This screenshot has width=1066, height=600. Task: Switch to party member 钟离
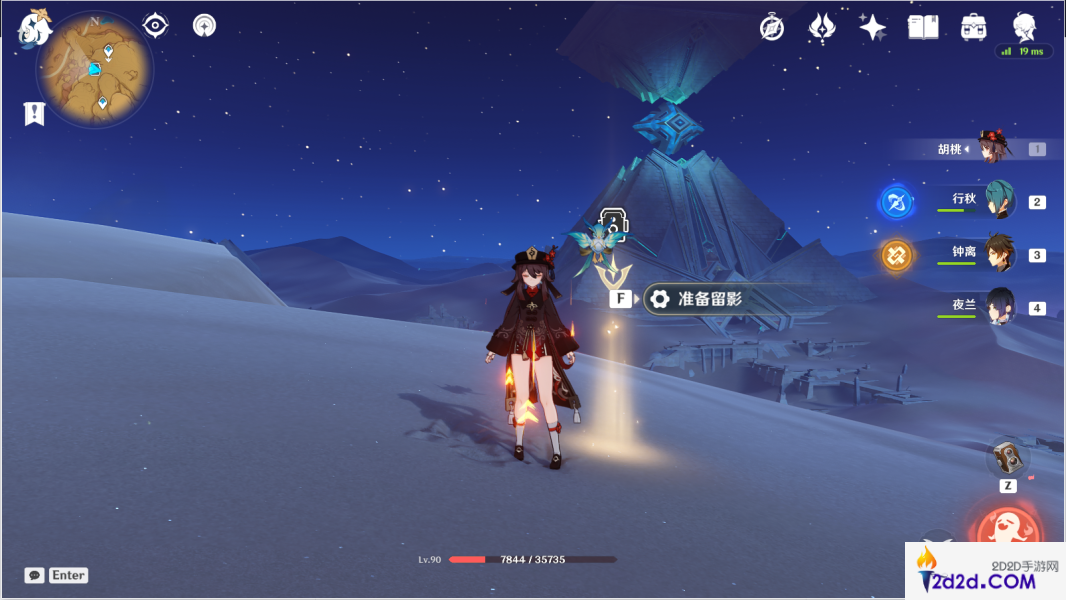[x=998, y=254]
